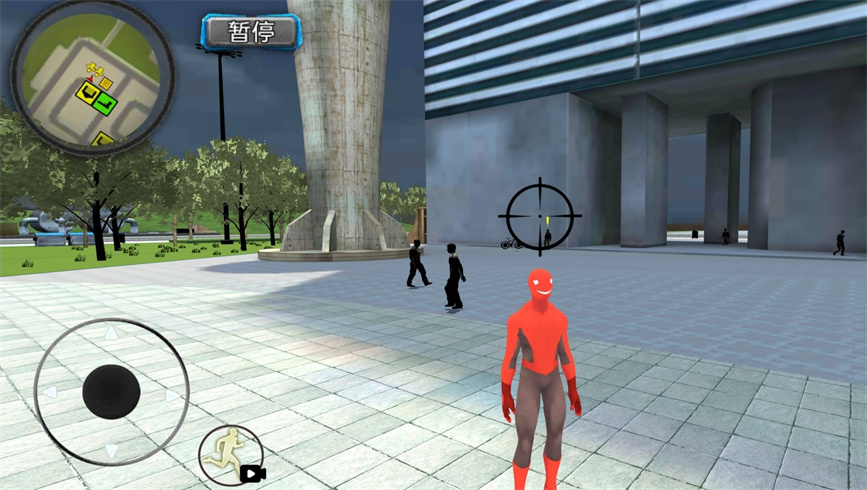Toggle the running man sprint icon
Viewport: 867px width, 490px height.
point(231,455)
